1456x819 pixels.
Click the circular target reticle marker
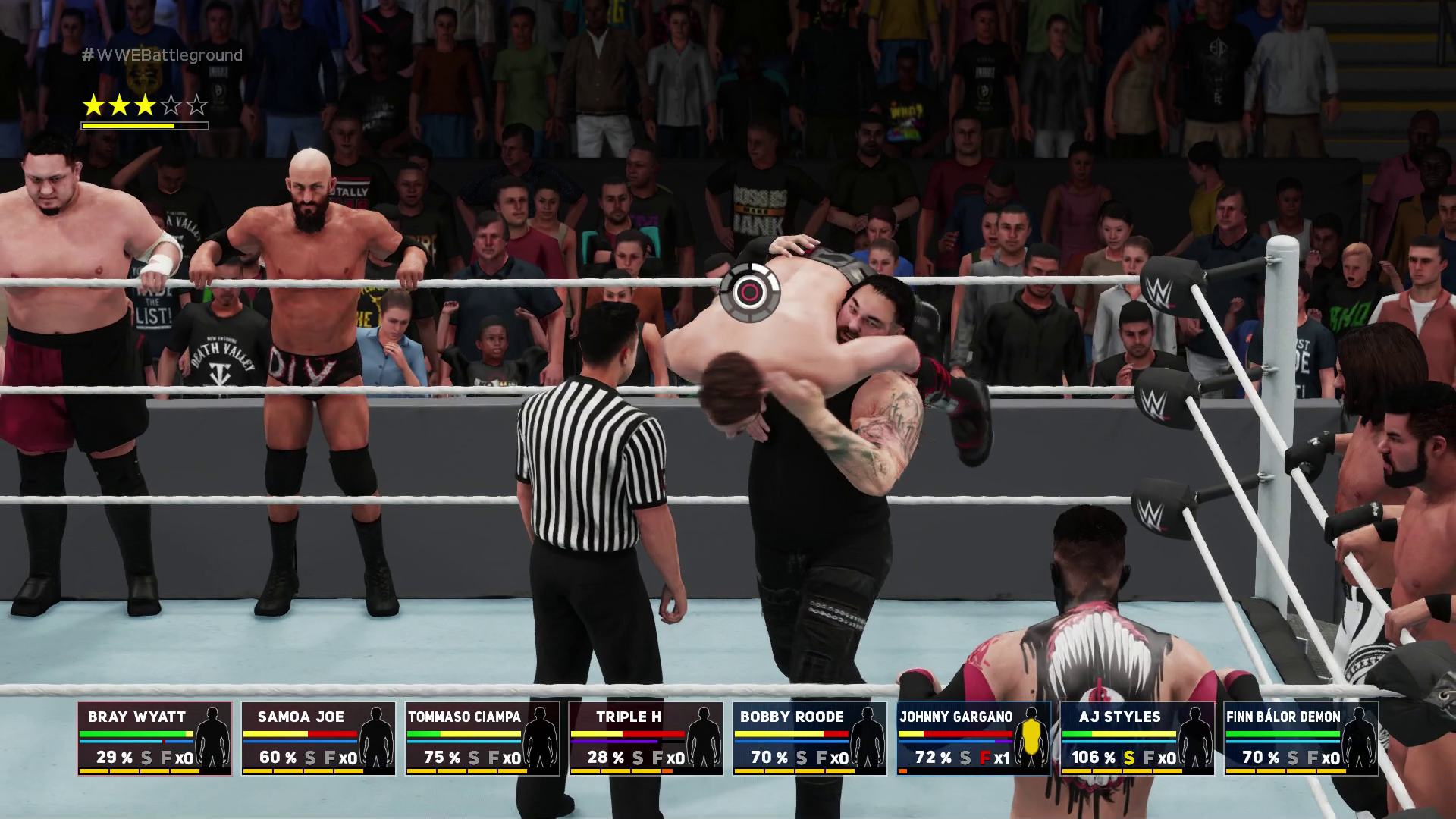point(749,292)
